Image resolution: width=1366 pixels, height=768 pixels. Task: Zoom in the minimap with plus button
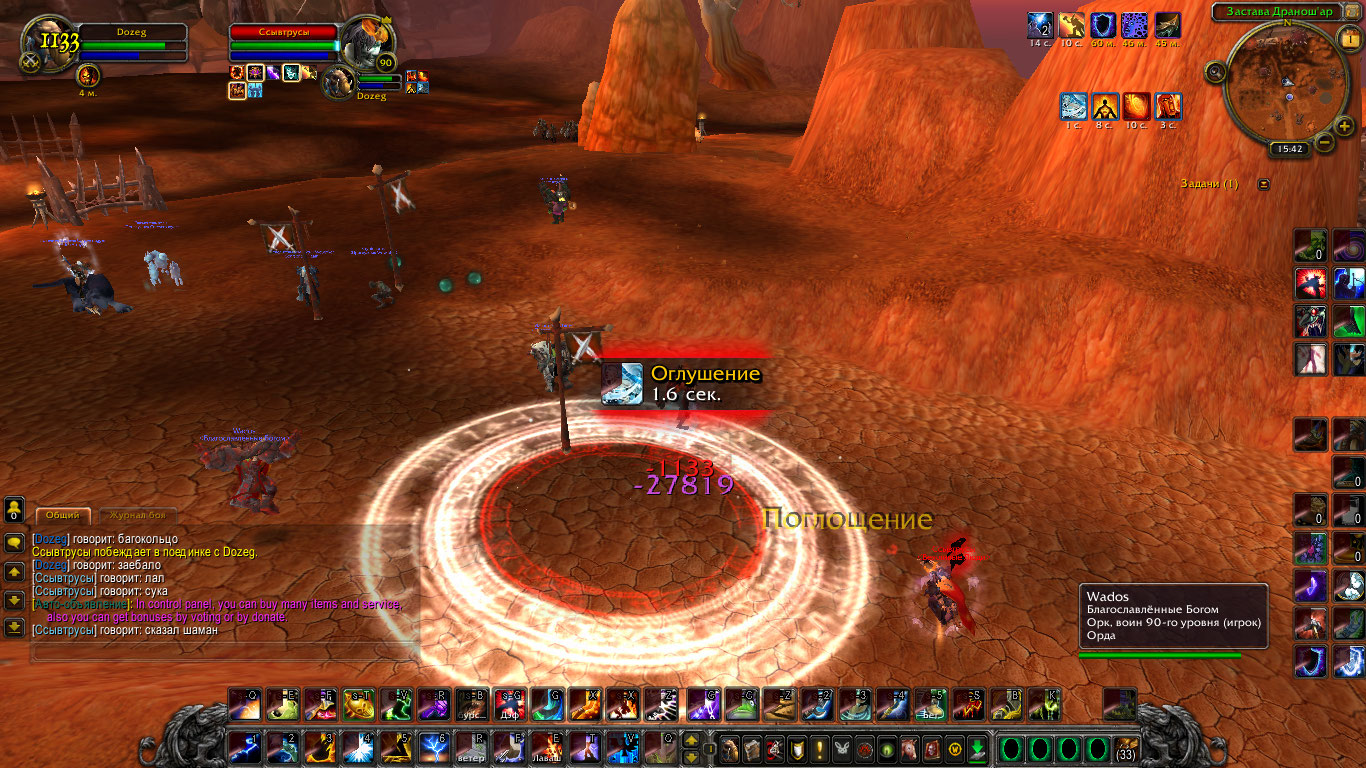[1344, 126]
